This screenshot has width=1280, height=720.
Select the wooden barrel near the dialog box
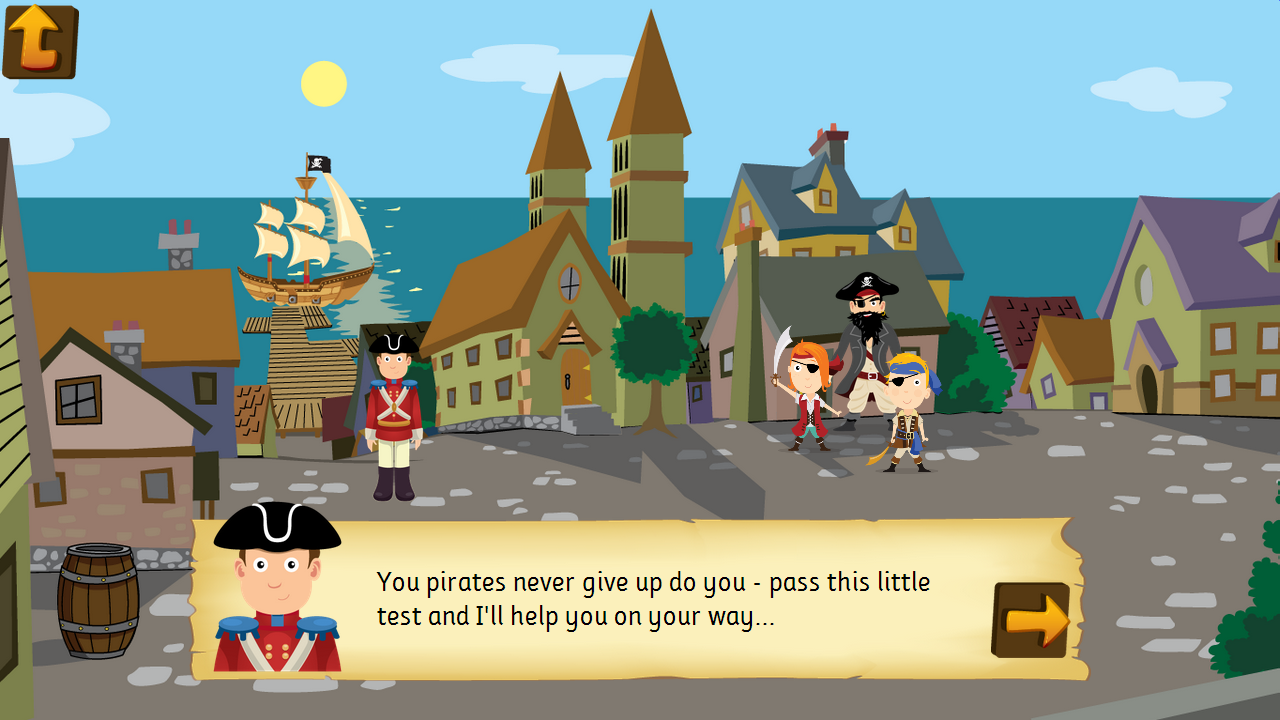tap(95, 600)
